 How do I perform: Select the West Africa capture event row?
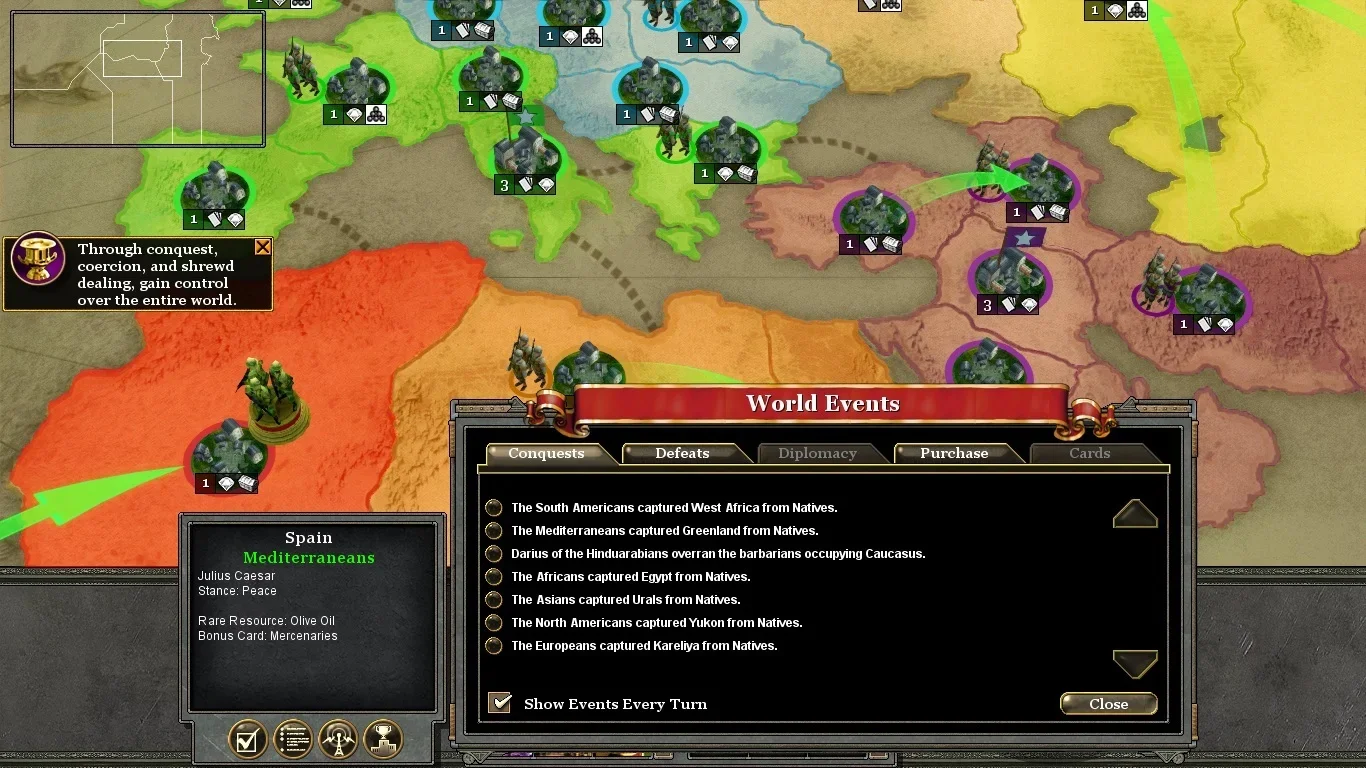pos(674,508)
